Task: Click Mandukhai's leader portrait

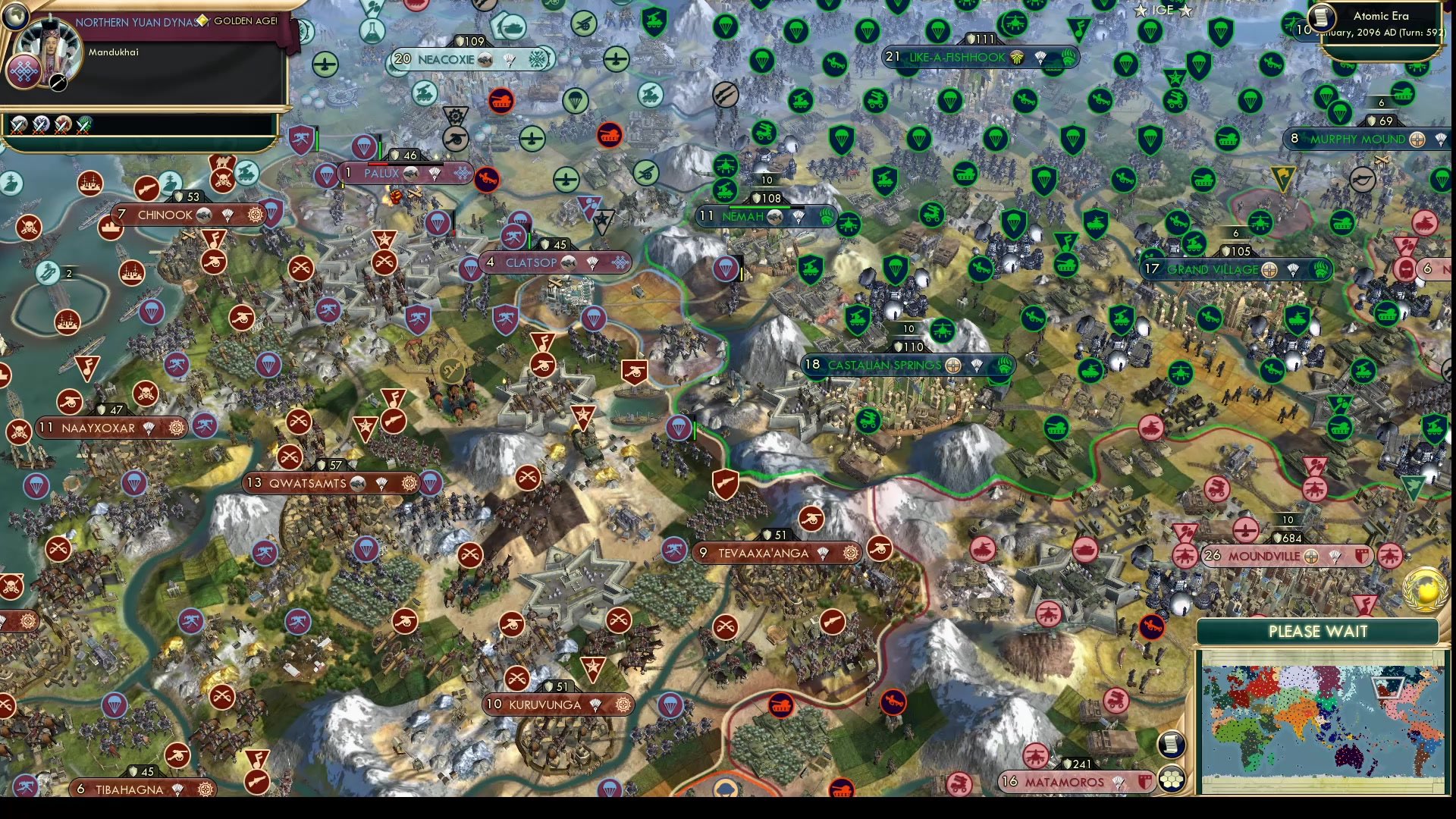Action: pyautogui.click(x=51, y=44)
